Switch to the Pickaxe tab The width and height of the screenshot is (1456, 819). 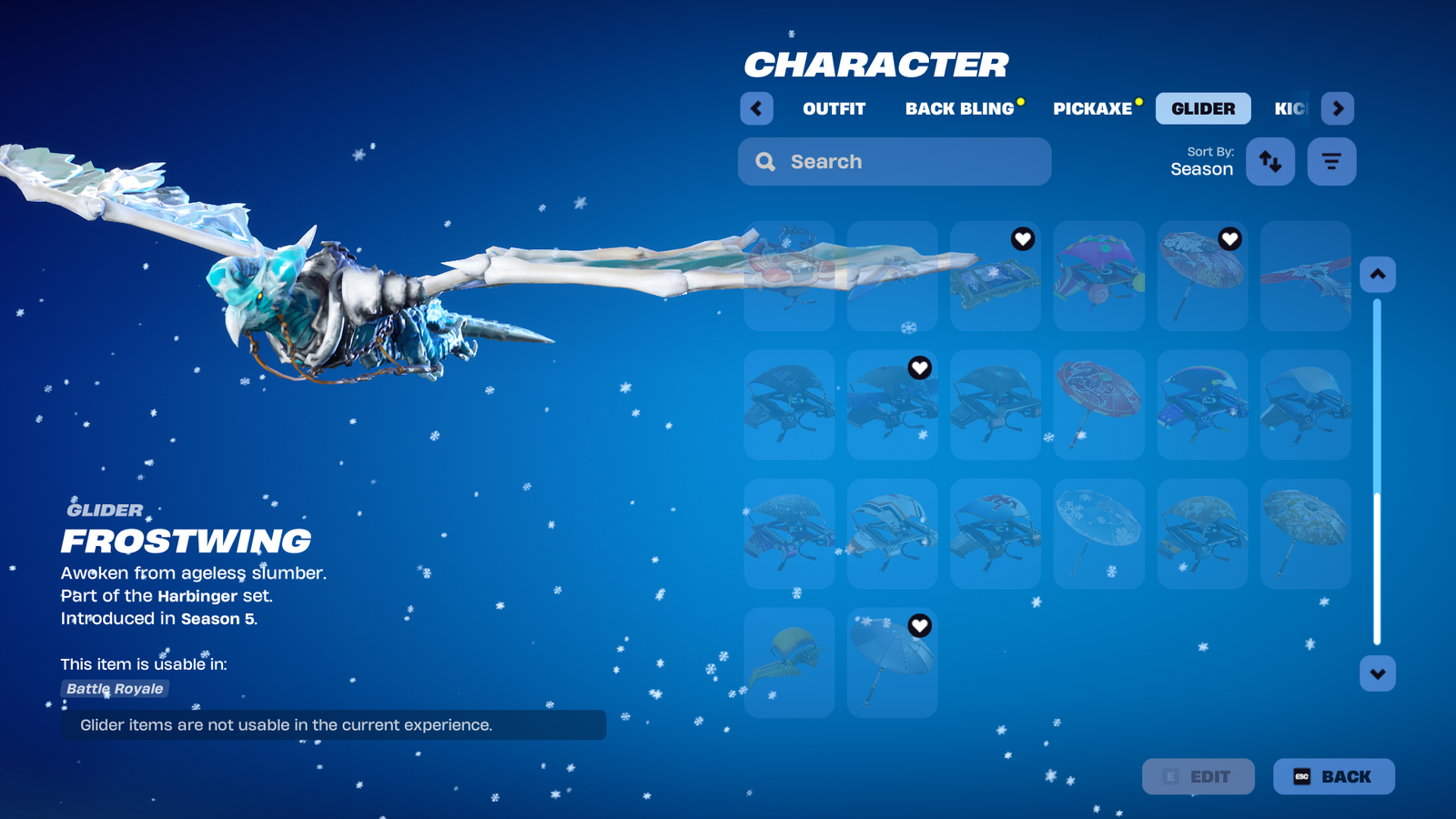coord(1092,108)
